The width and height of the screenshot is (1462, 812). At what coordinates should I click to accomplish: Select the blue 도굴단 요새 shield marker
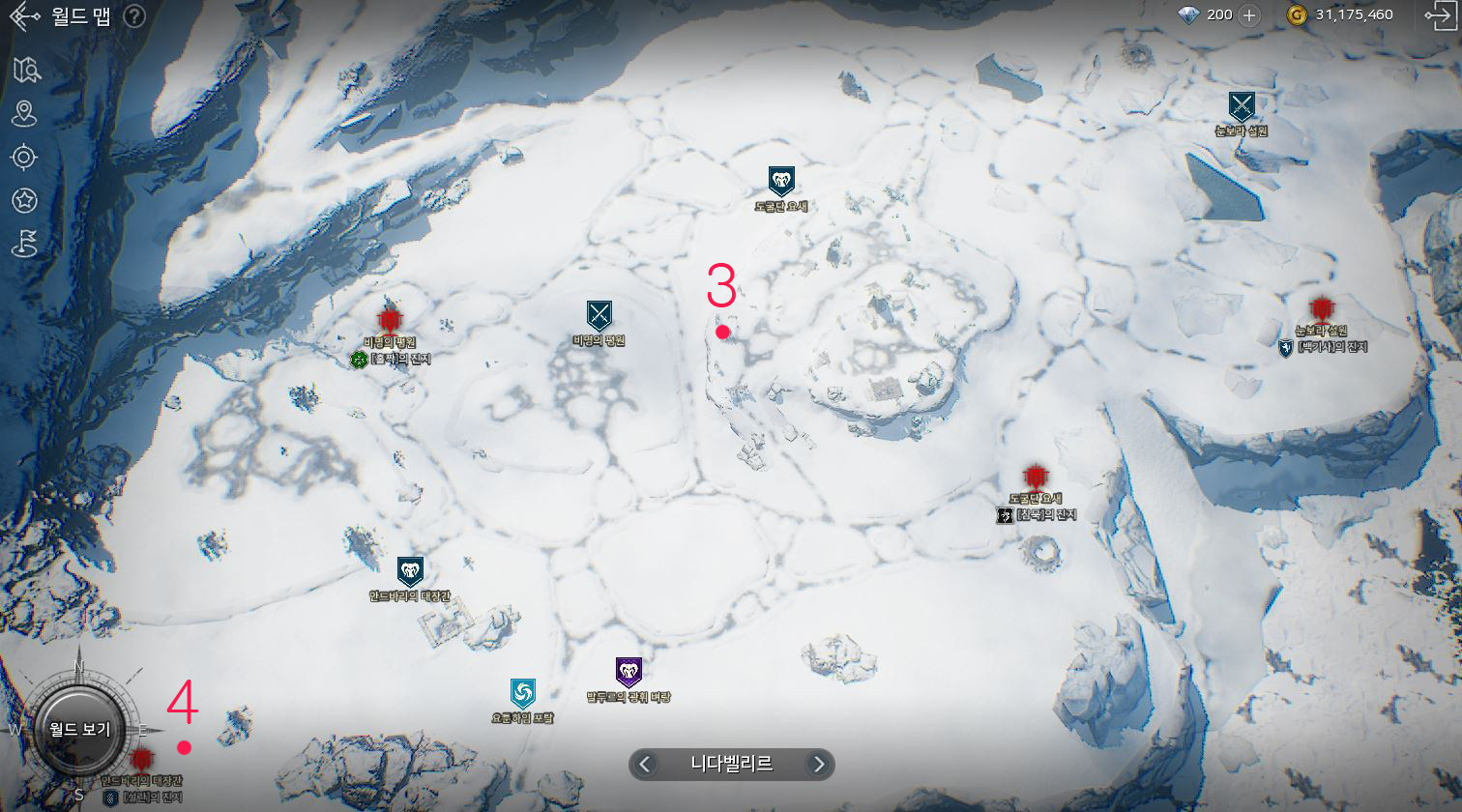coord(781,181)
